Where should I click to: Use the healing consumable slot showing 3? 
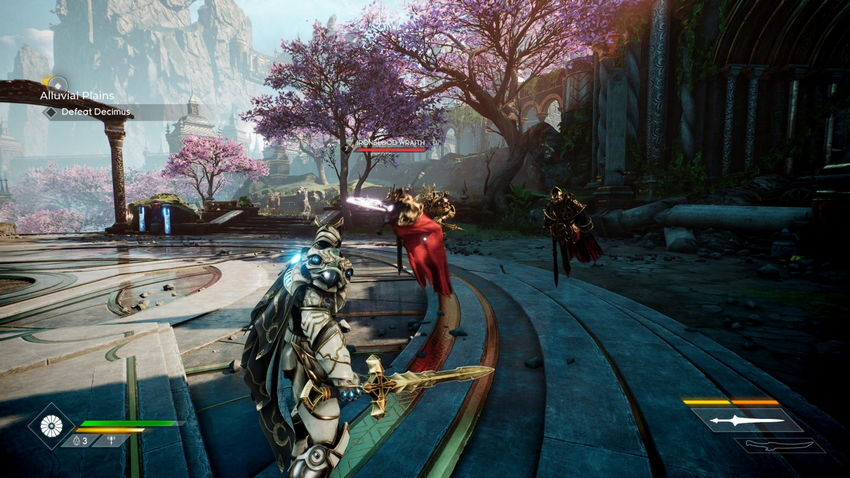[x=77, y=440]
